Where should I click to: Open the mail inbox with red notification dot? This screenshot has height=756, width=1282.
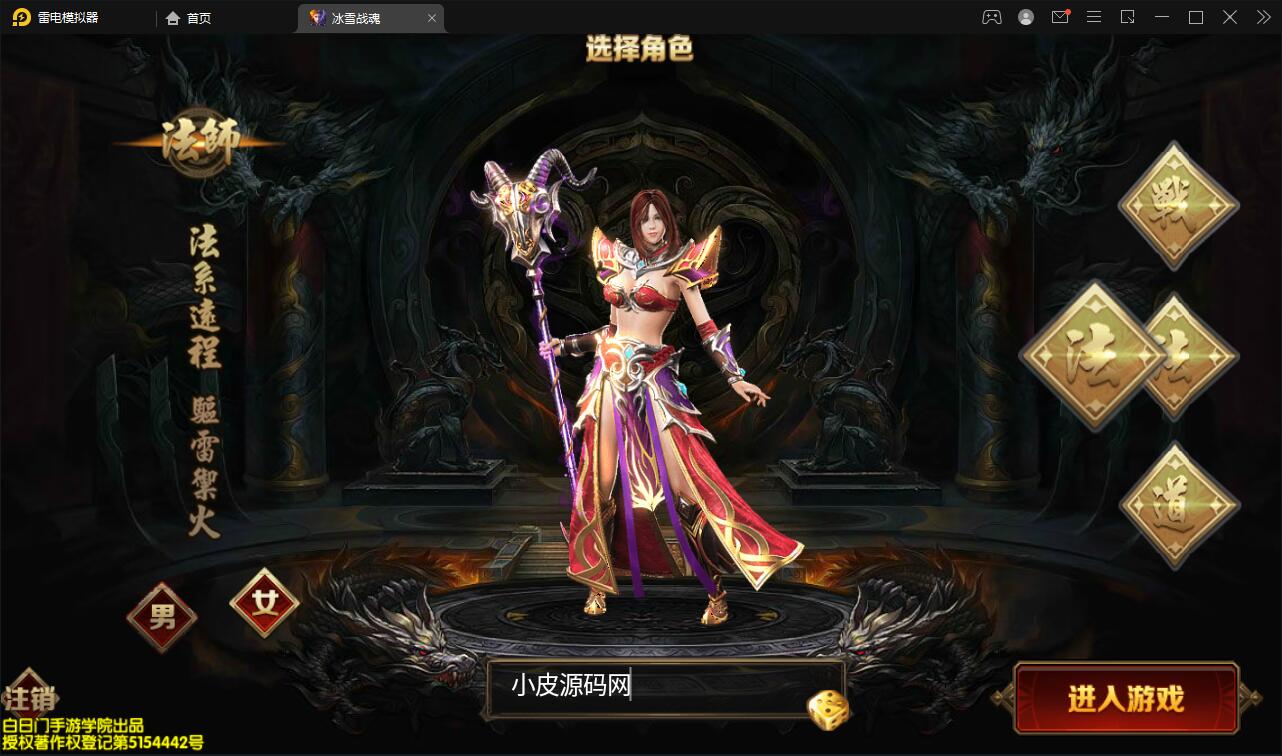point(1059,17)
